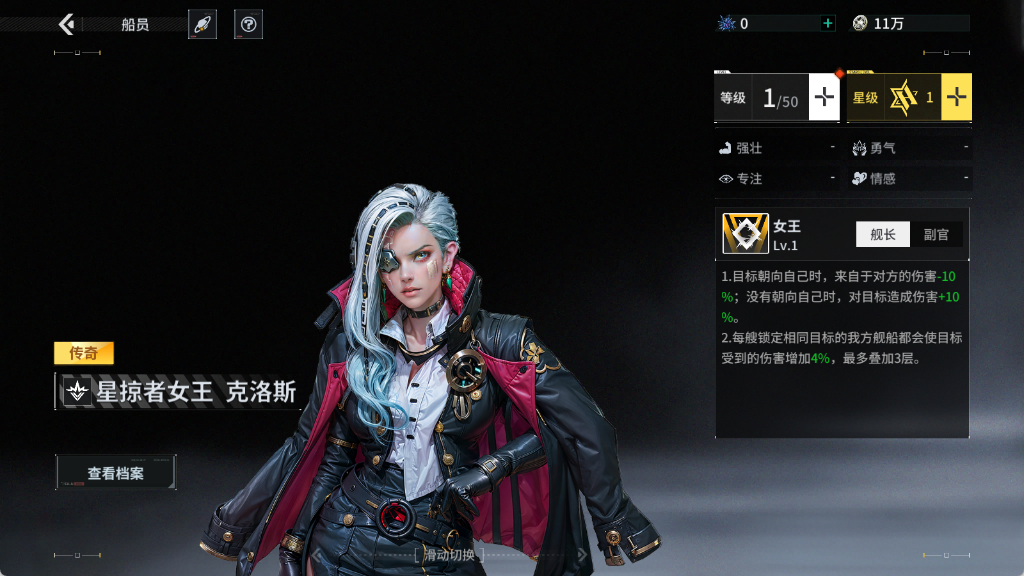
Task: Open 查看档案 profile button
Action: (116, 473)
